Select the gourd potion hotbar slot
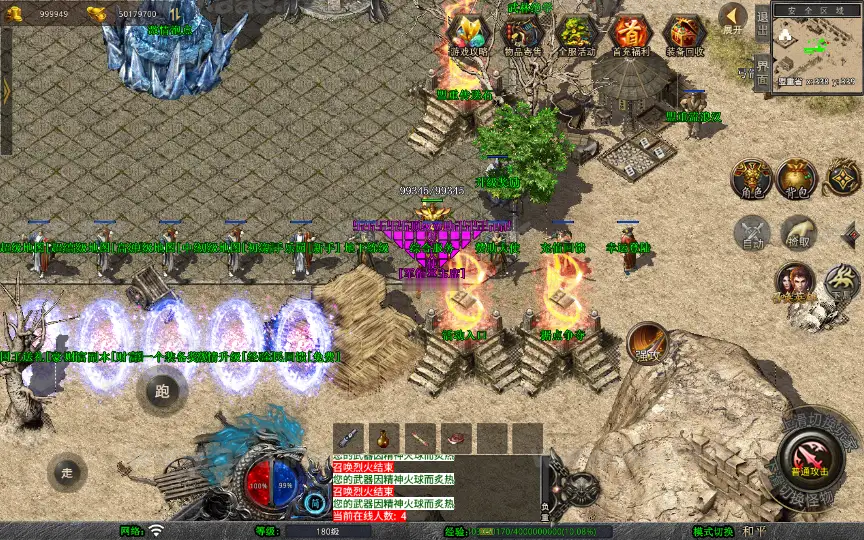This screenshot has height=540, width=864. point(383,437)
